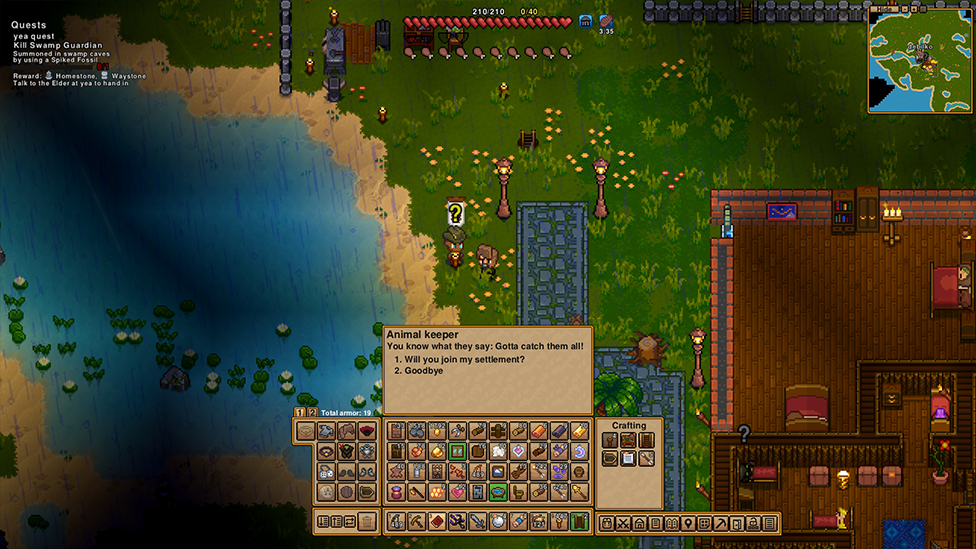Open the settlement house toolbar button

[639, 523]
